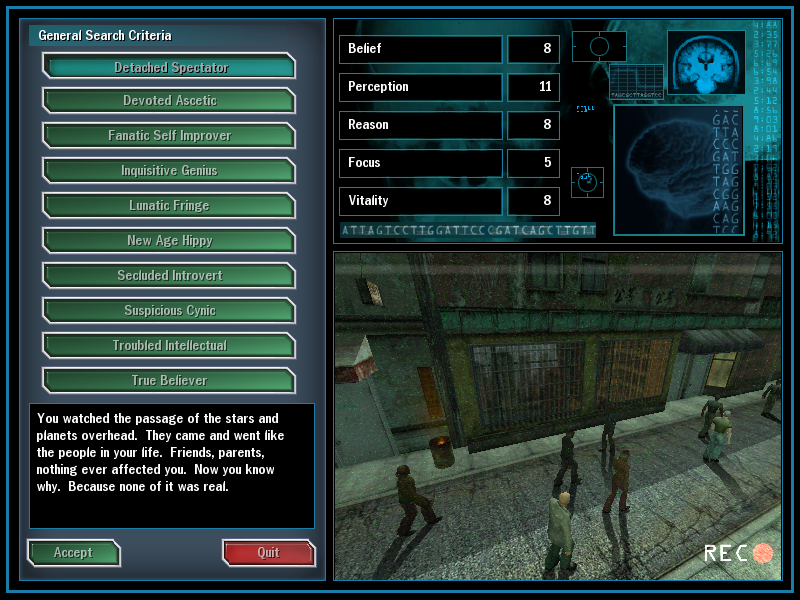Choose the True Believer profile
The width and height of the screenshot is (800, 600).
pyautogui.click(x=170, y=381)
